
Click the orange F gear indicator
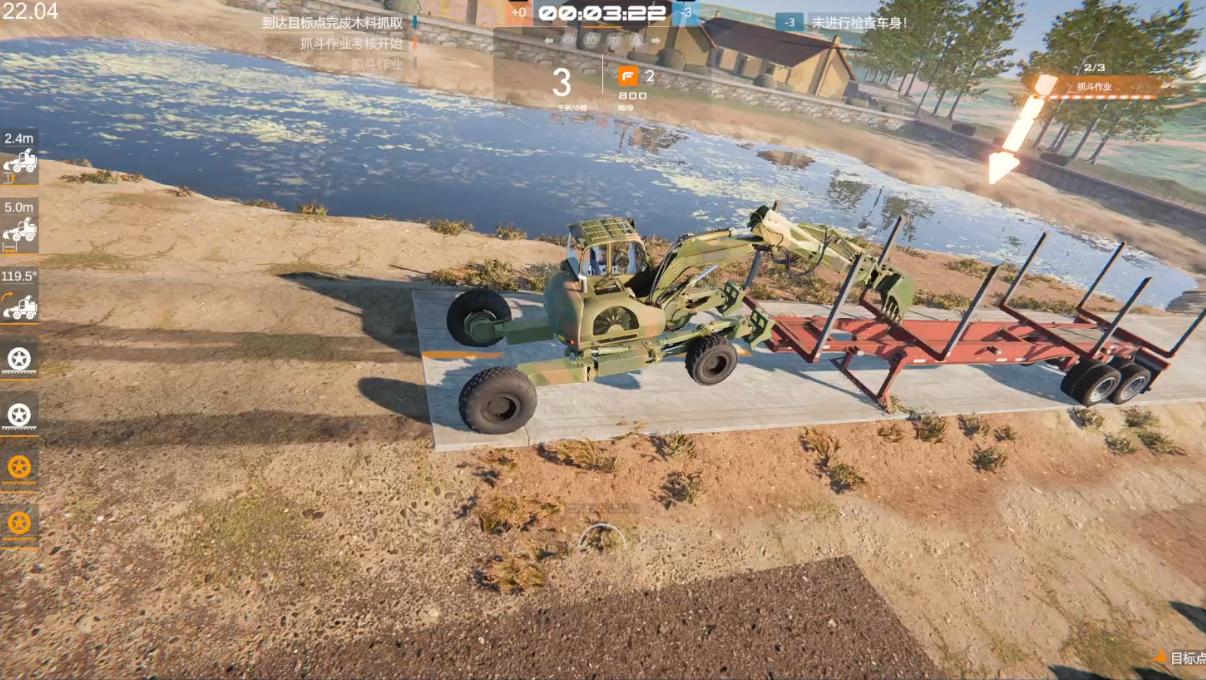(x=628, y=76)
